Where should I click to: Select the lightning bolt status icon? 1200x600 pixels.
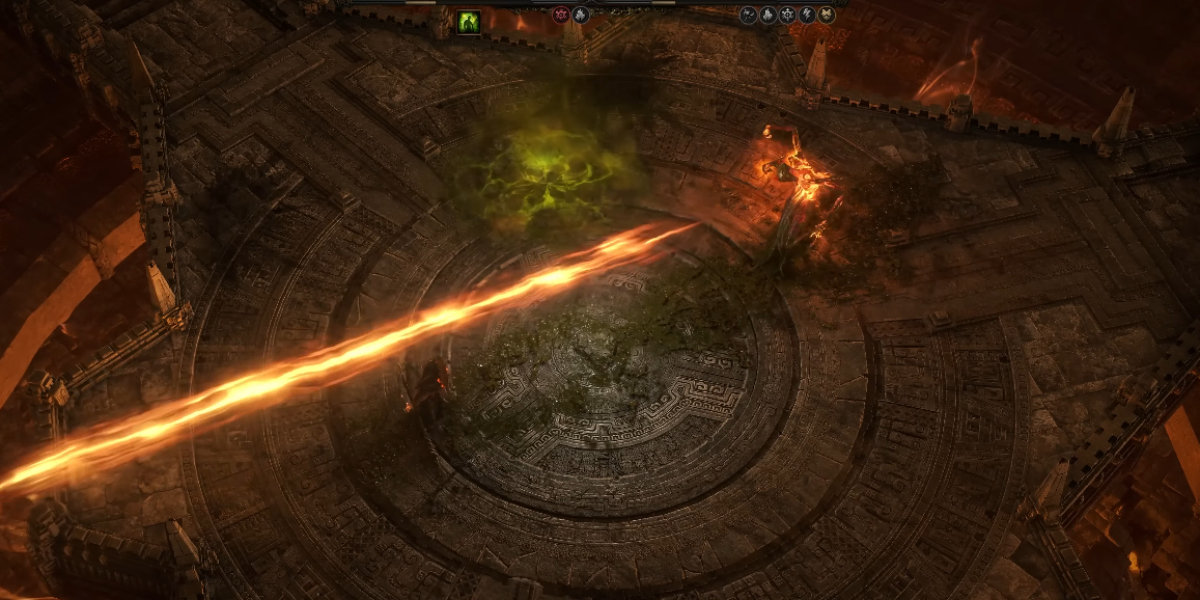[806, 15]
